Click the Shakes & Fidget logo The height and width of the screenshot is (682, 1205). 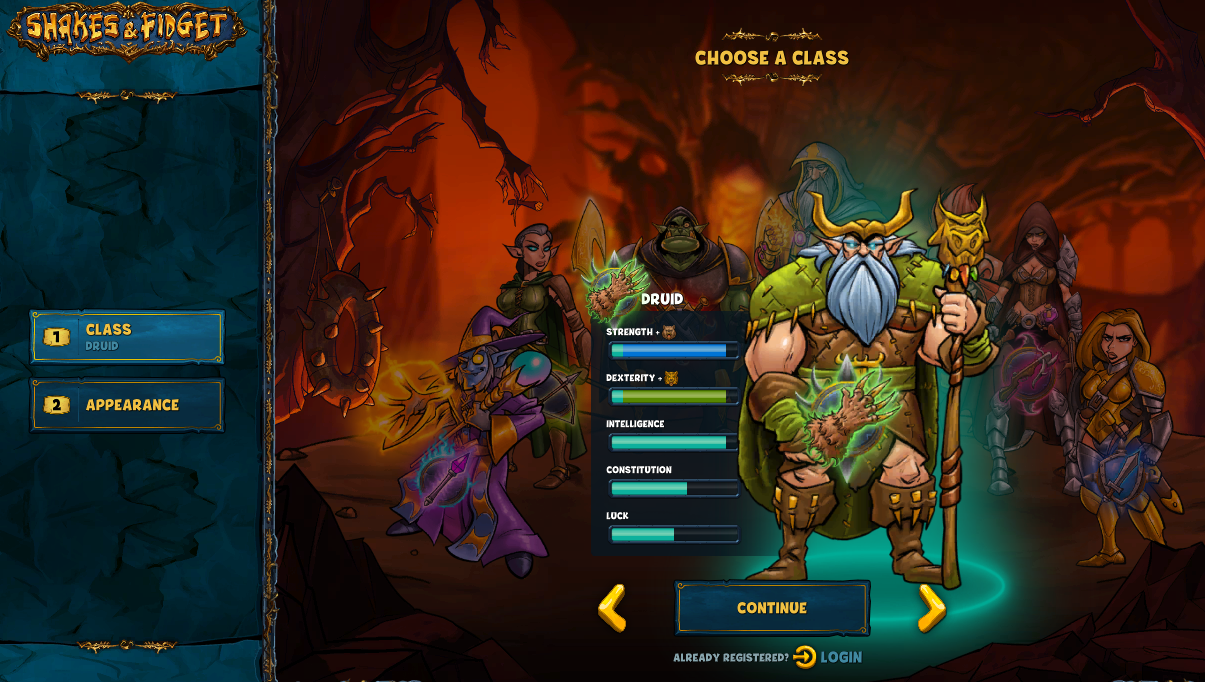[x=126, y=30]
